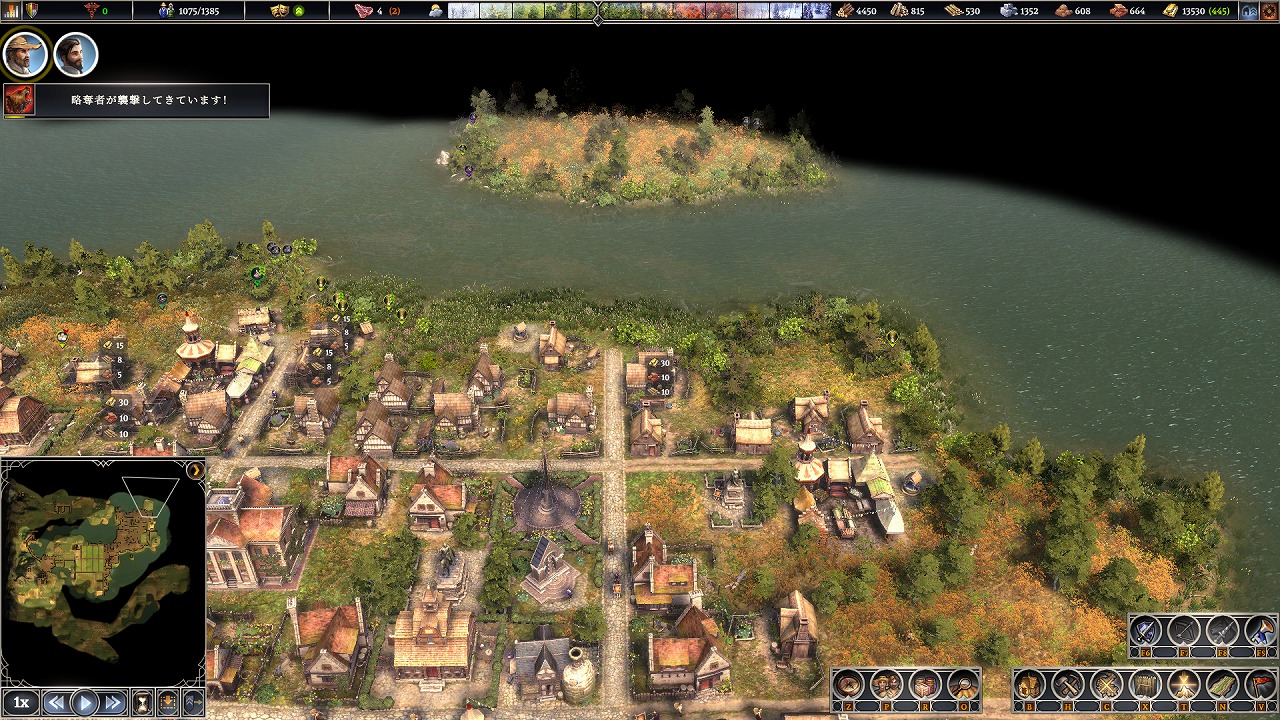Open the building construction menu
Viewport: 1280px width, 720px height.
(x=1030, y=686)
